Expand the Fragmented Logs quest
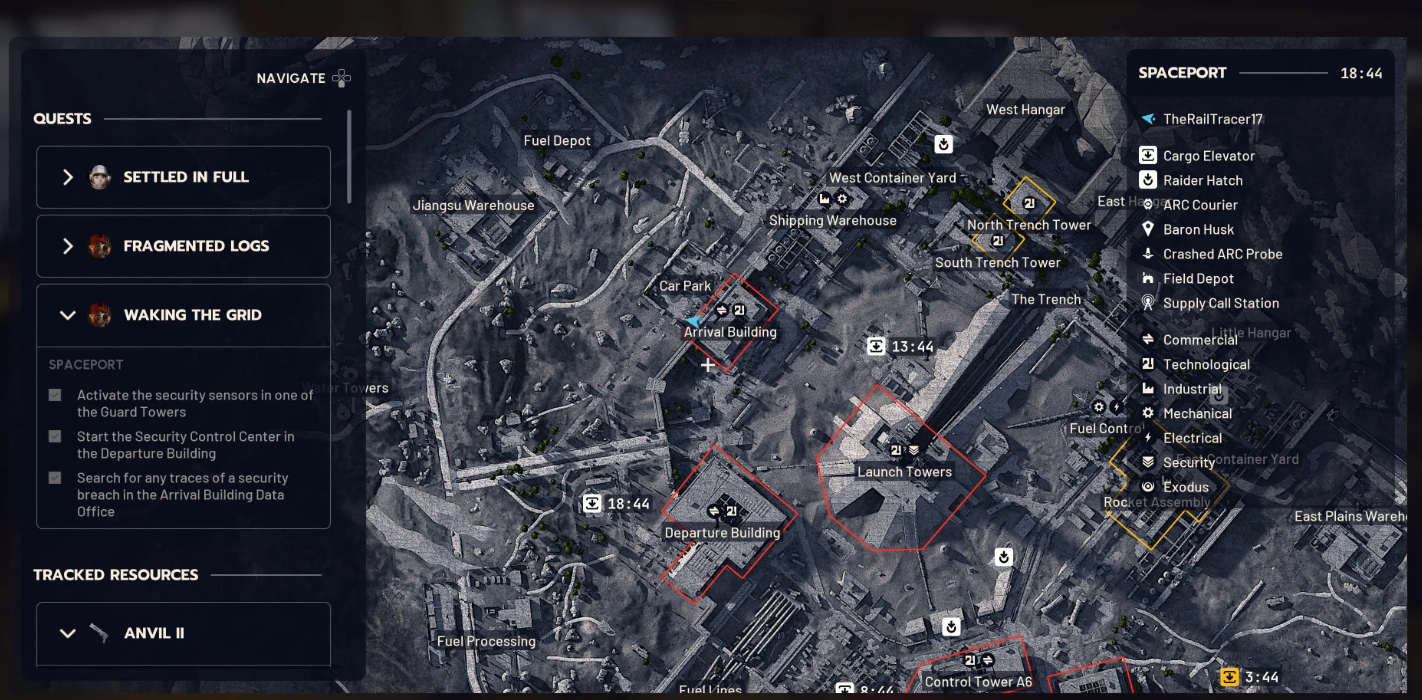This screenshot has height=700, width=1422. [183, 246]
